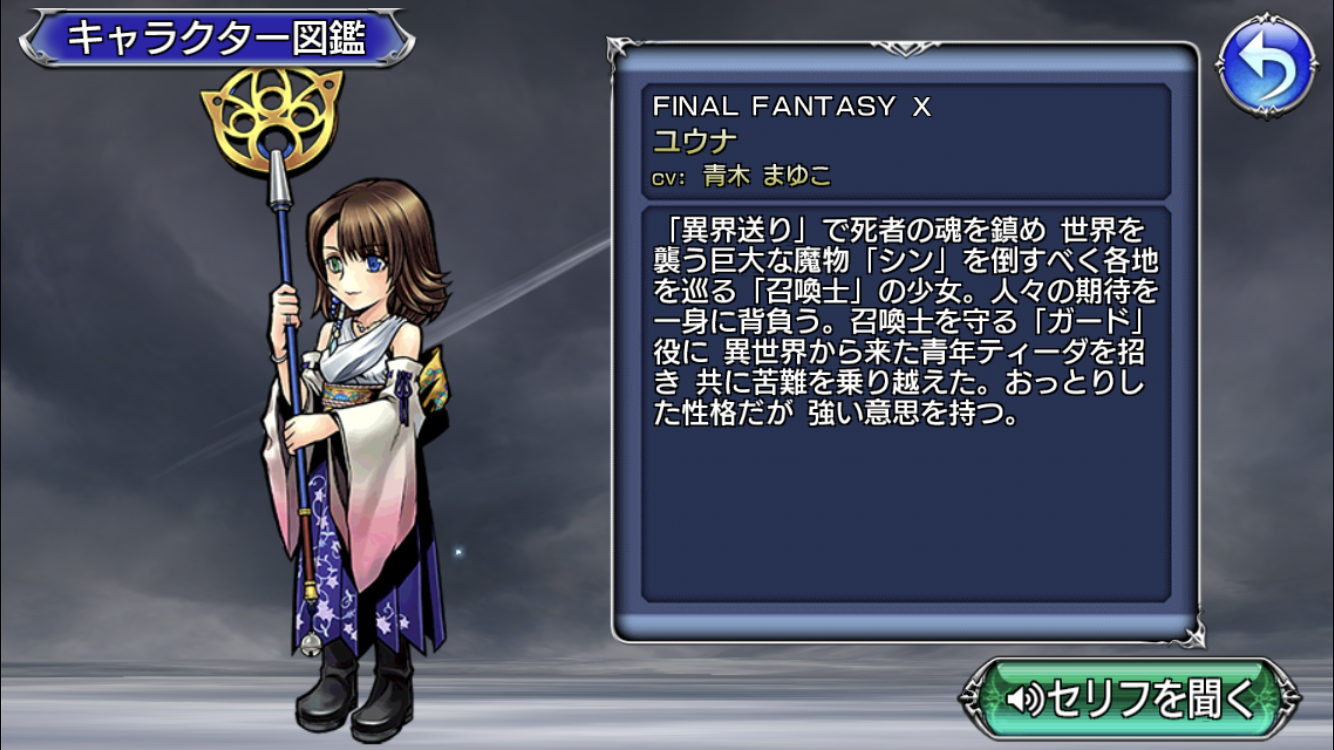The image size is (1334, 750).
Task: Click the blue back arrow button
Action: pos(1266,67)
